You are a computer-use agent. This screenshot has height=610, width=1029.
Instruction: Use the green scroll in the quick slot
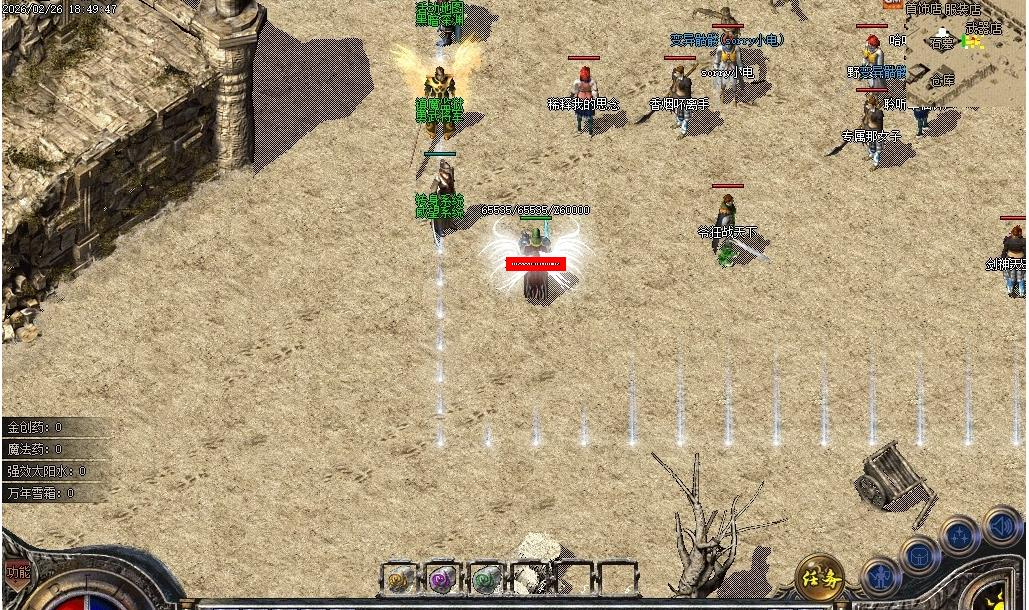click(486, 577)
